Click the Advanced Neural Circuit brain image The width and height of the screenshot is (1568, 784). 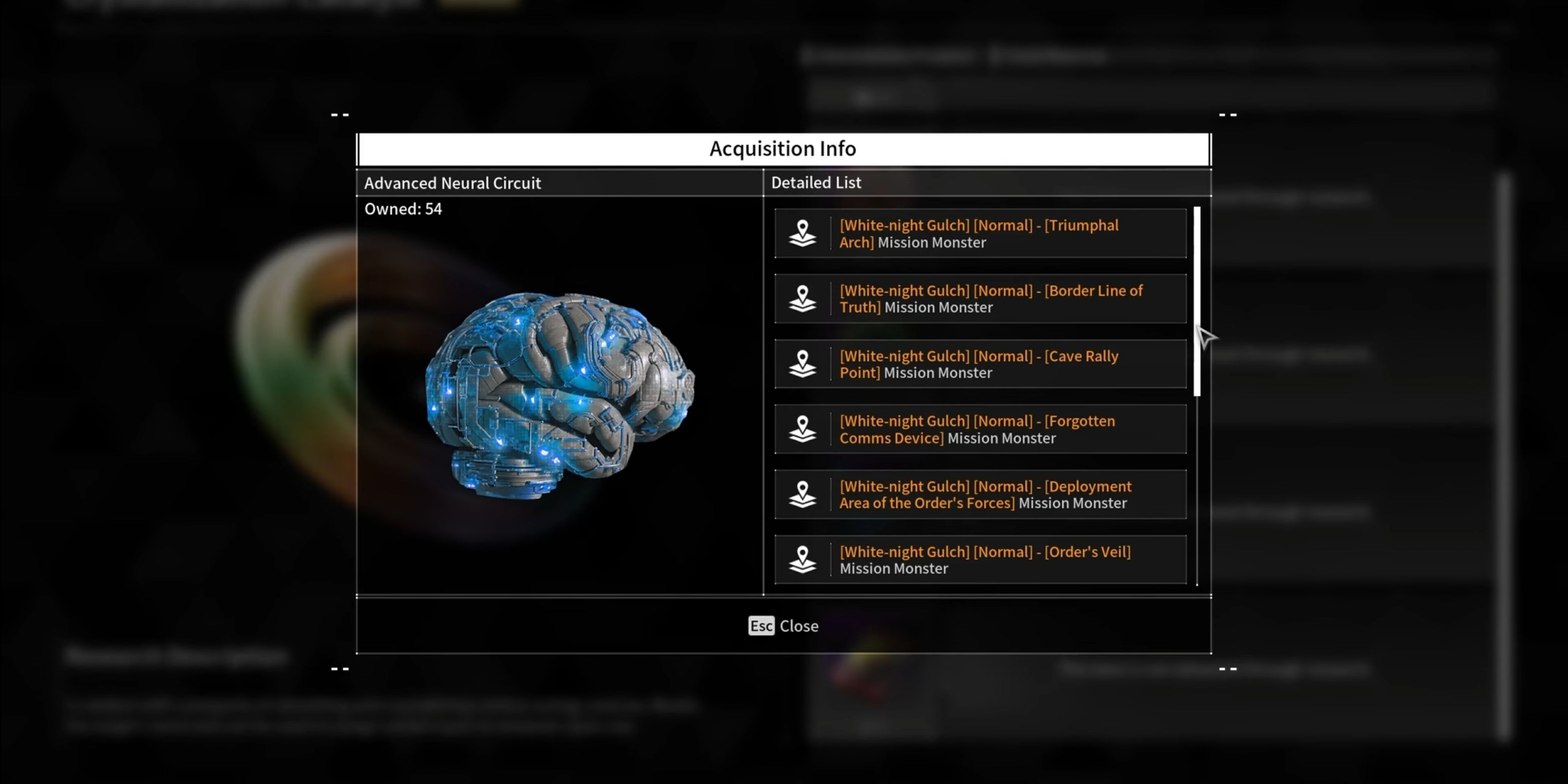click(560, 396)
